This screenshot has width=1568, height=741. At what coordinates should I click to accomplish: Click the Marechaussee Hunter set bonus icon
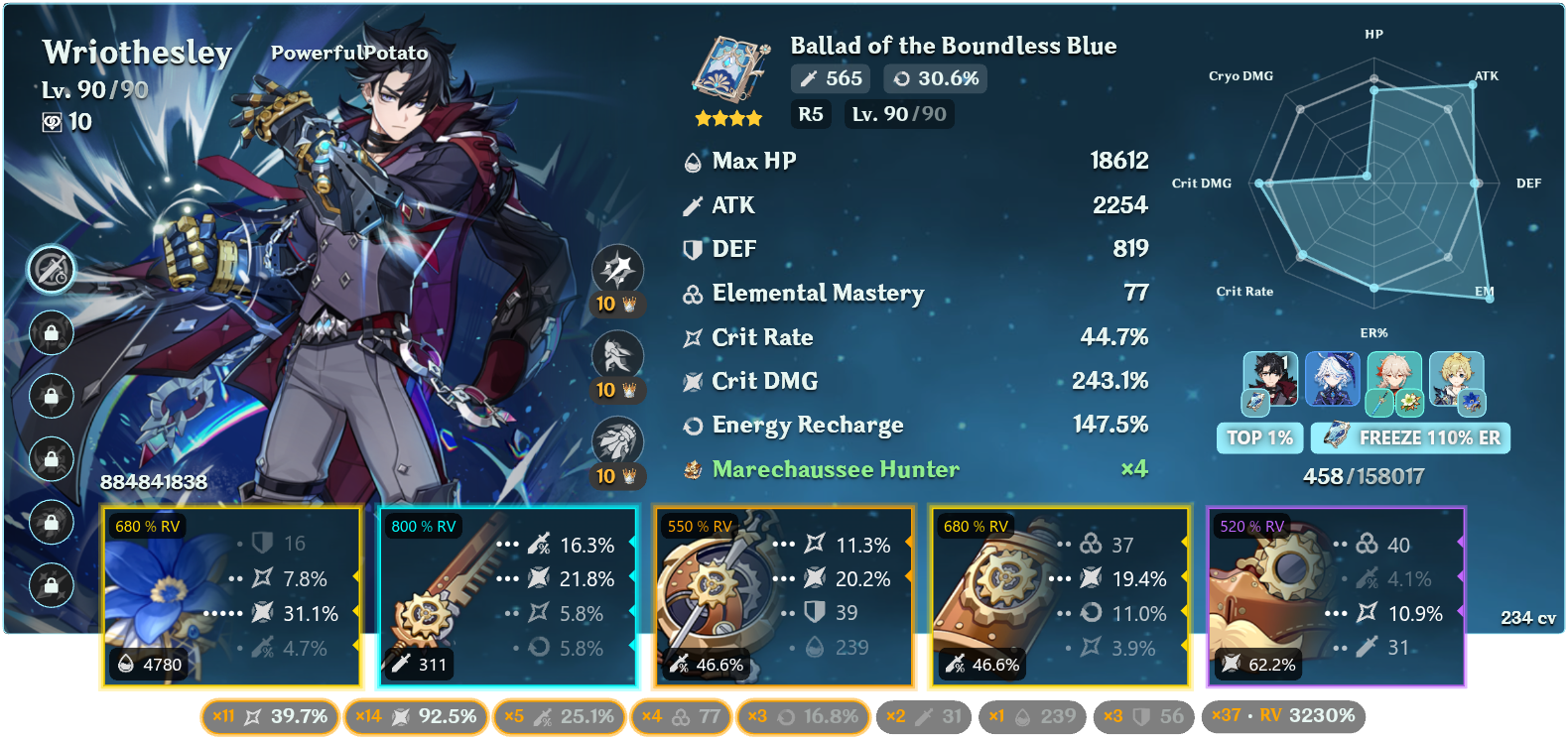[x=692, y=469]
